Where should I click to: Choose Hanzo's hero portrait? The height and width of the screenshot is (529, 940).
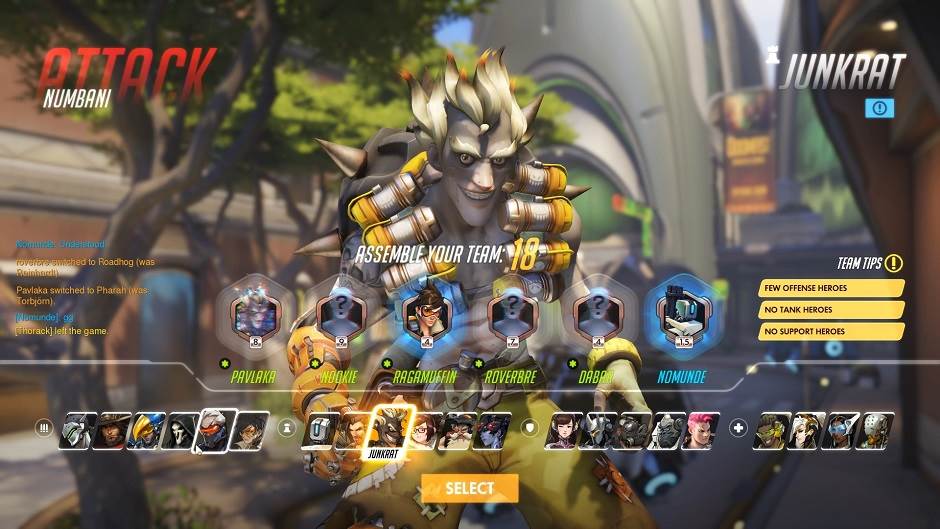pos(354,430)
